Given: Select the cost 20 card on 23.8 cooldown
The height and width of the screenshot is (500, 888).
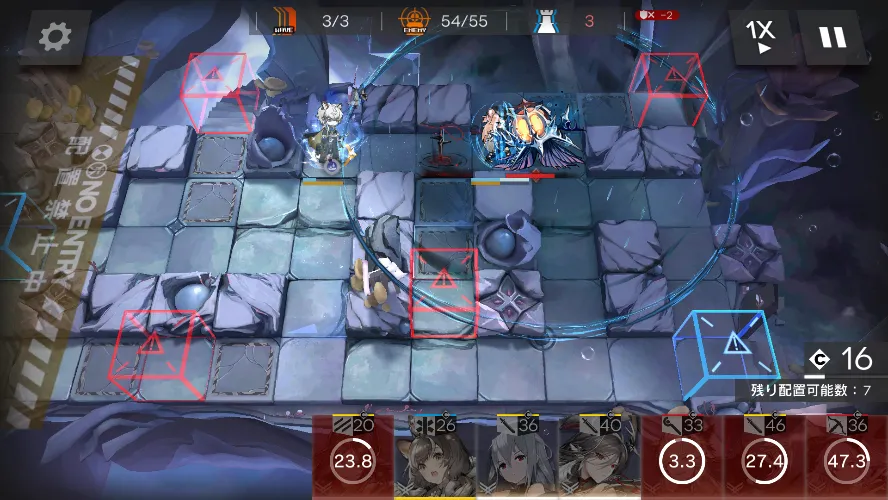Looking at the screenshot, I should point(352,458).
